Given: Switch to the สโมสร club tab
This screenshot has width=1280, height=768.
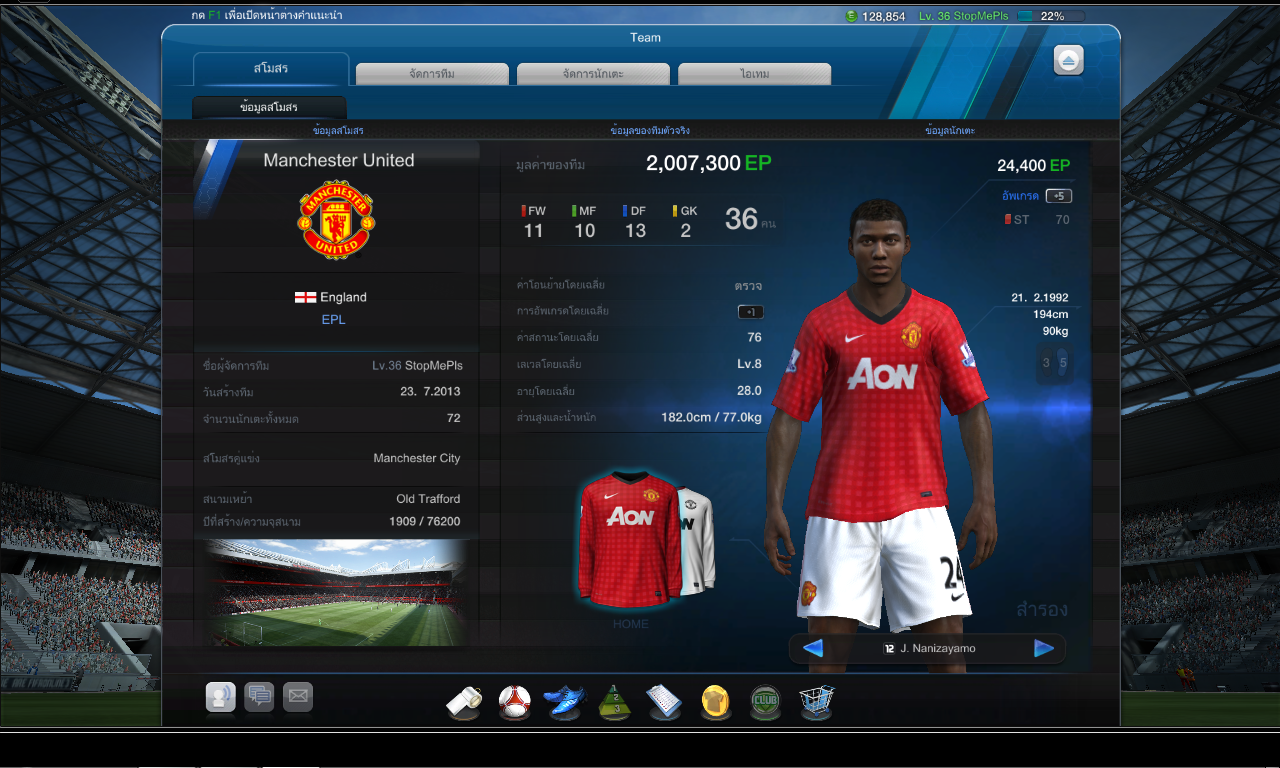Looking at the screenshot, I should pyautogui.click(x=271, y=69).
